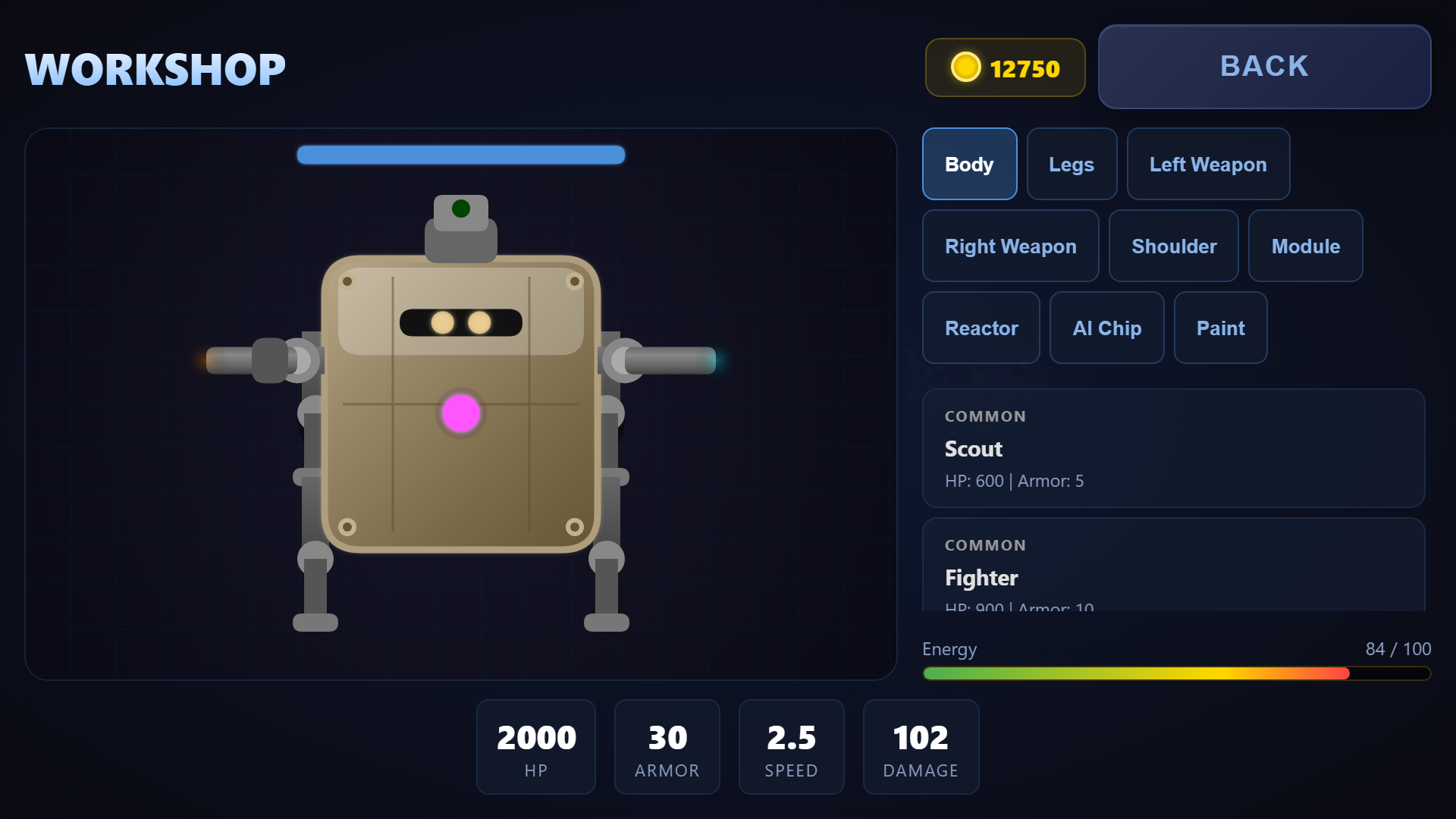Click the robot's pink core module
This screenshot has width=1456, height=819.
[460, 412]
